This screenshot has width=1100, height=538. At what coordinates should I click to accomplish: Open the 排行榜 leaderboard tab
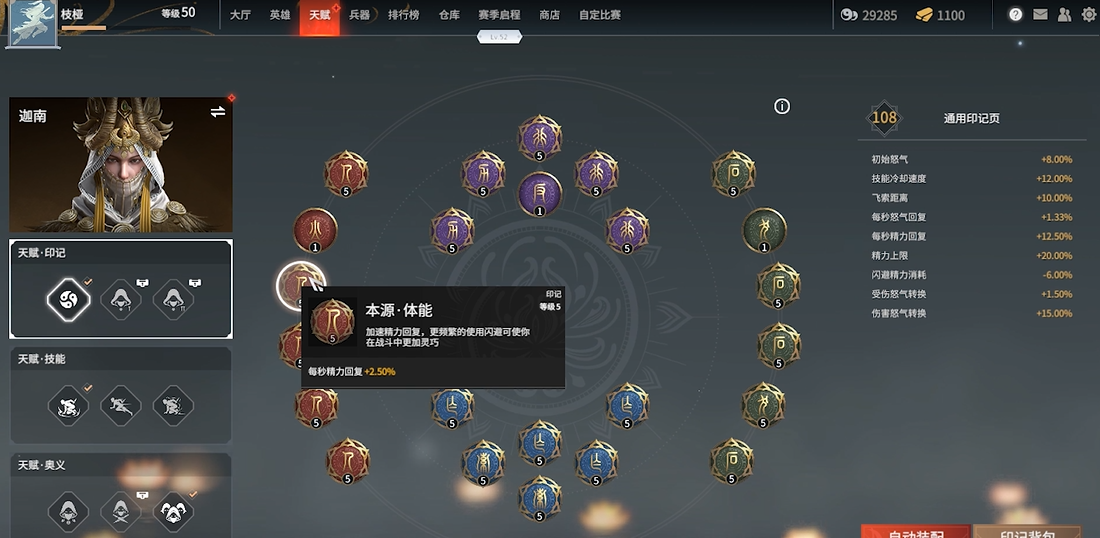click(x=404, y=15)
